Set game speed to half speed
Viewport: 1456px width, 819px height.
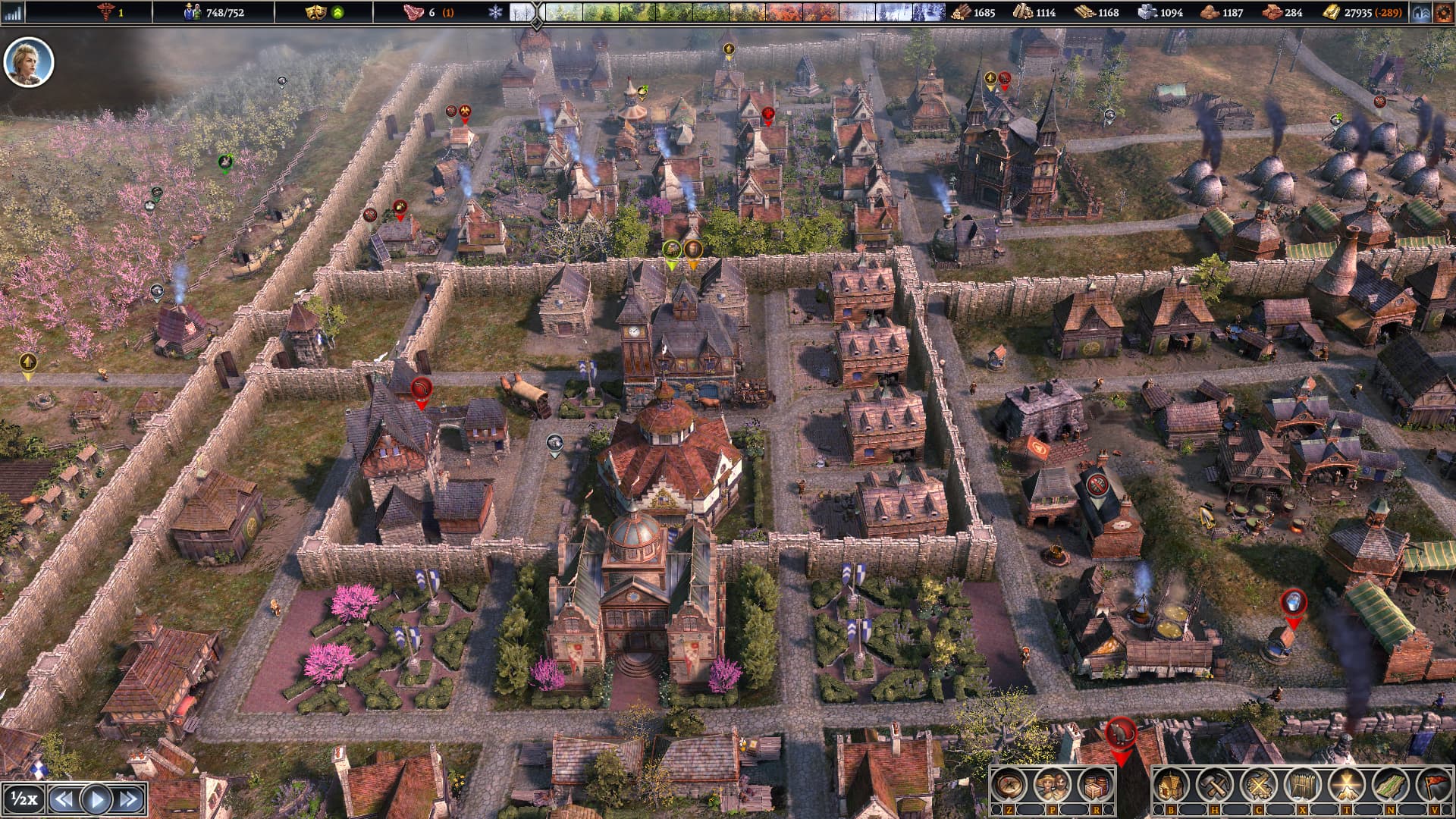point(24,799)
